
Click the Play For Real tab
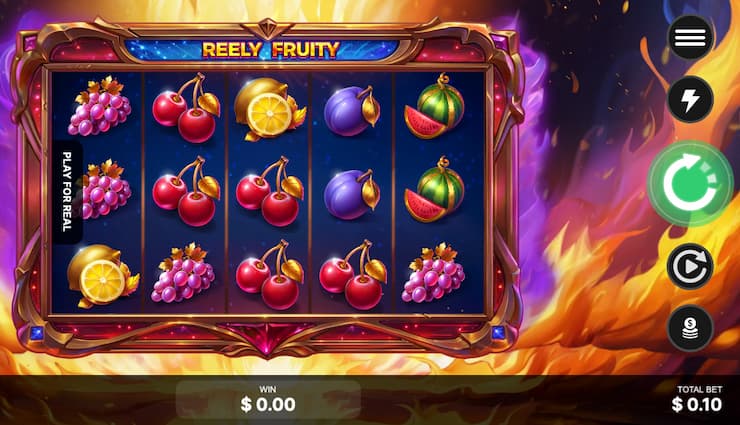coord(67,191)
